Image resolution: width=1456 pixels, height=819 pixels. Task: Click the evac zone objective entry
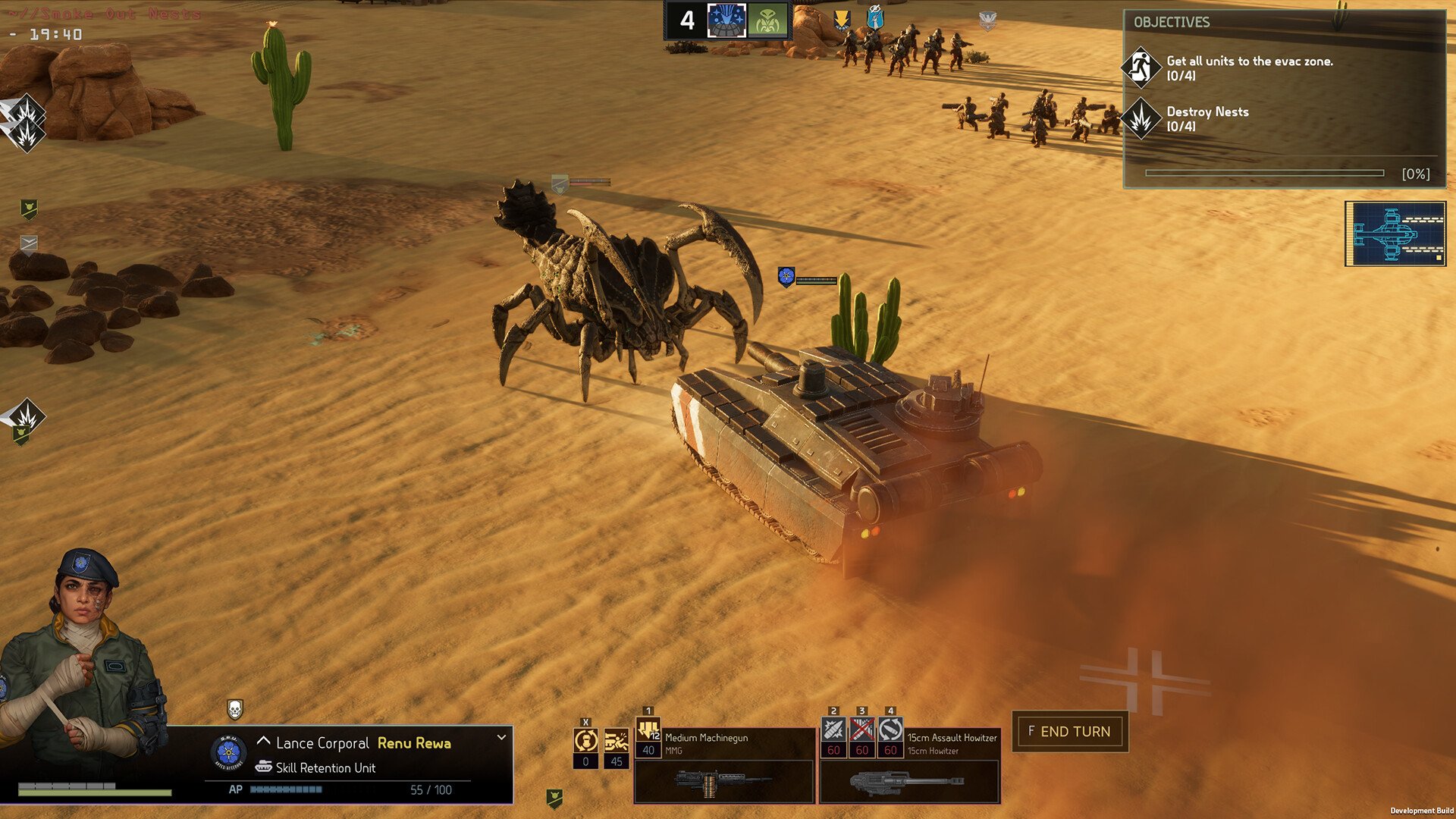click(x=1248, y=67)
